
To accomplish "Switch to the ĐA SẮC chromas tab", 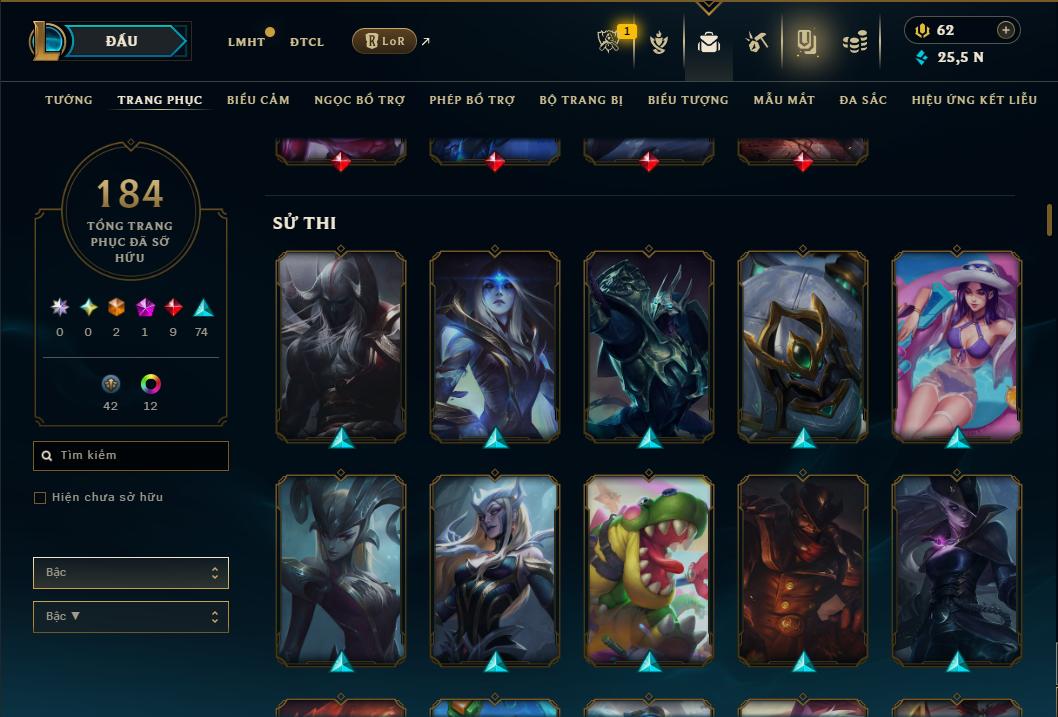I will coord(863,100).
